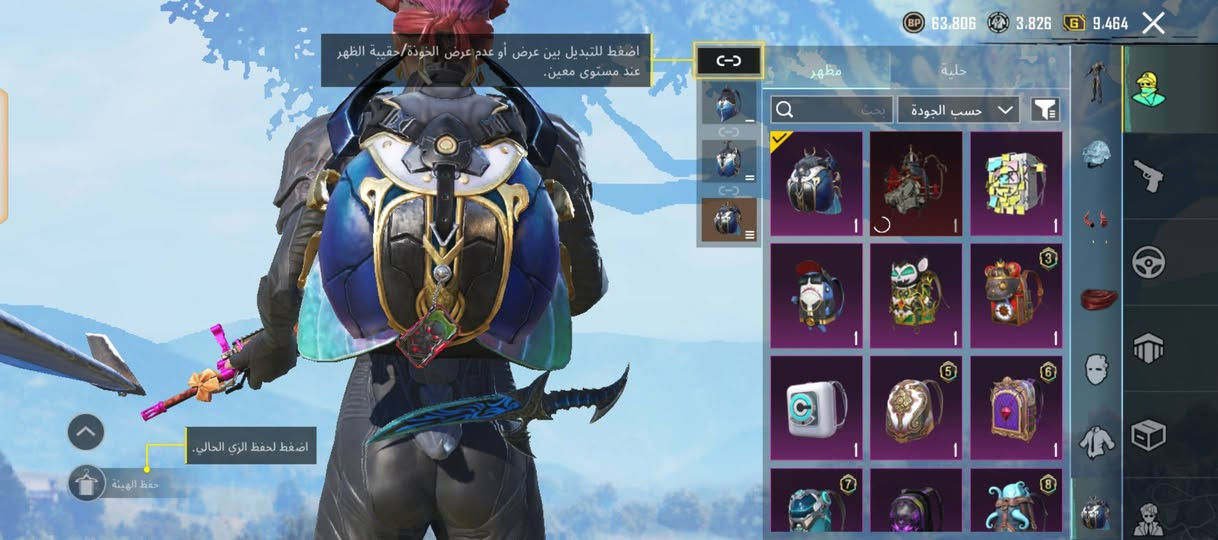Switch to the مظهر tab
Image resolution: width=1218 pixels, height=540 pixels.
[825, 70]
